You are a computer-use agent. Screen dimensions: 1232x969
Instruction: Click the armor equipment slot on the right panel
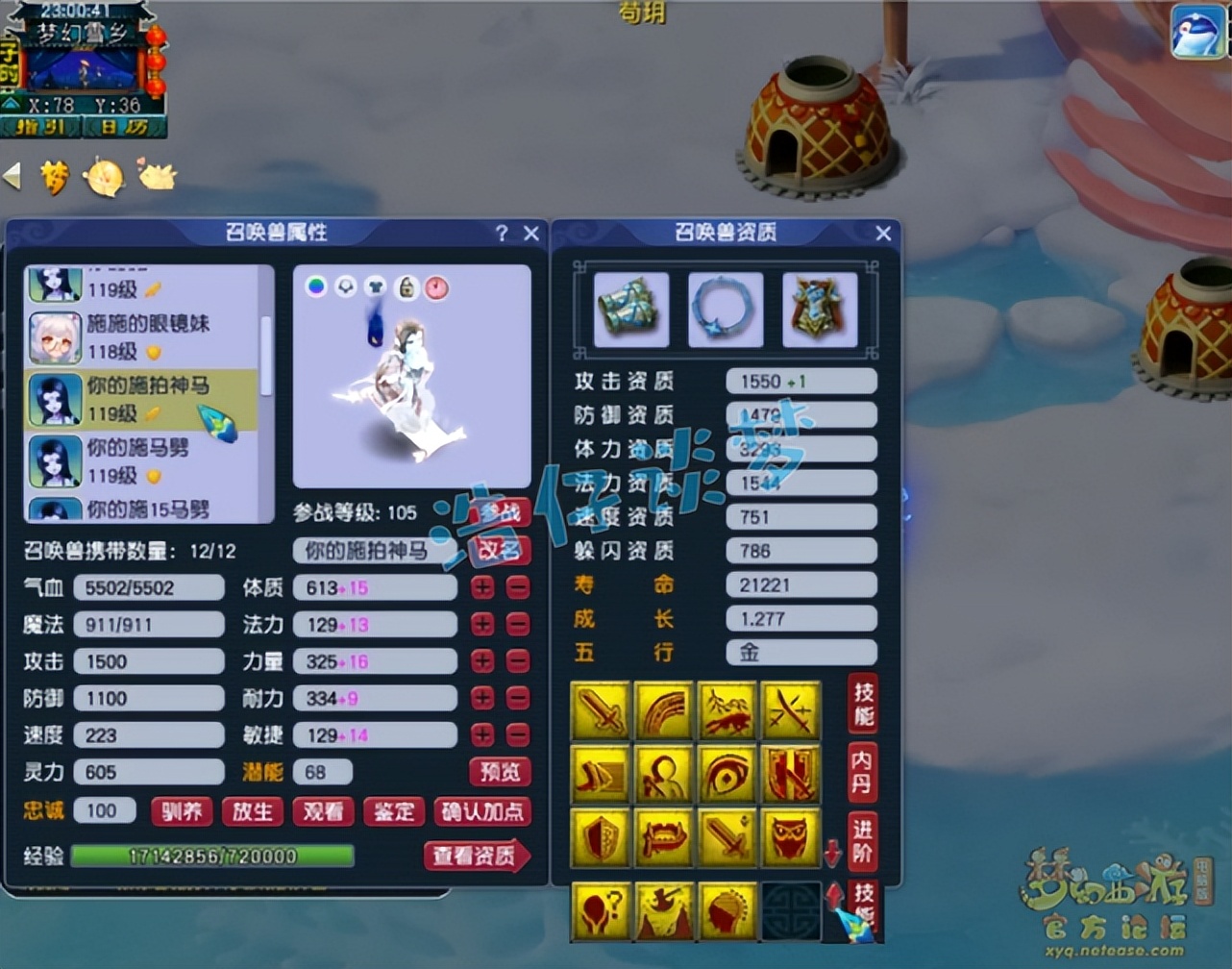(x=822, y=310)
